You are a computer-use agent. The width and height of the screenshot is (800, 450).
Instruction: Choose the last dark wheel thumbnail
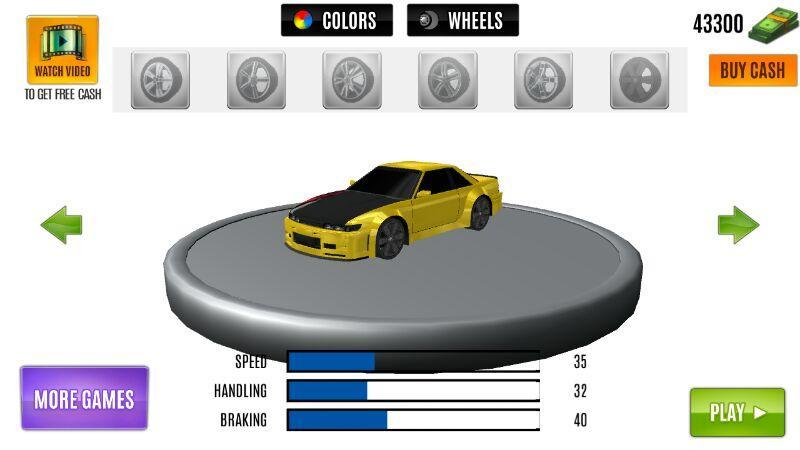point(640,80)
